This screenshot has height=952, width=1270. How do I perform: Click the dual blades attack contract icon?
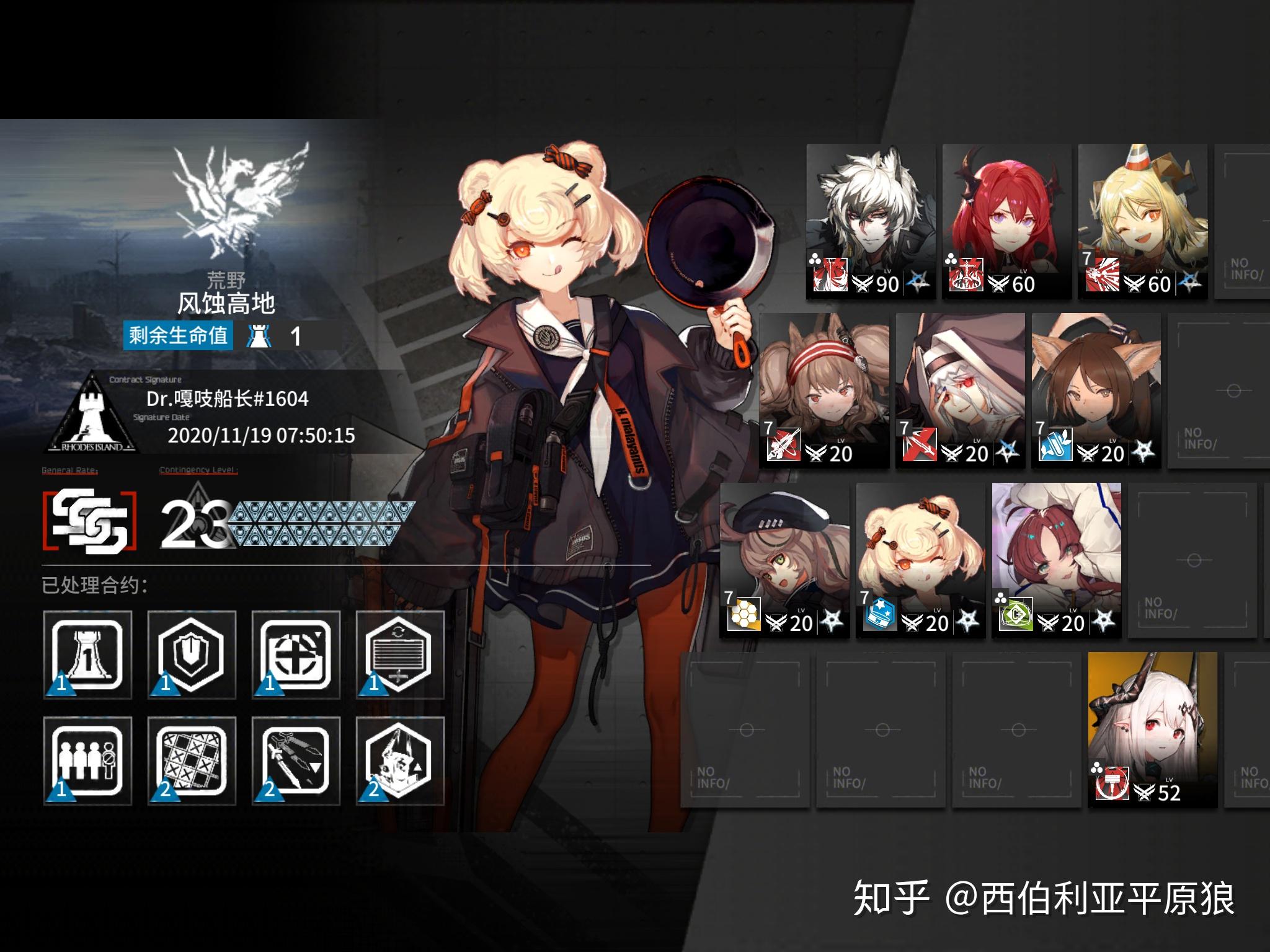tap(296, 761)
